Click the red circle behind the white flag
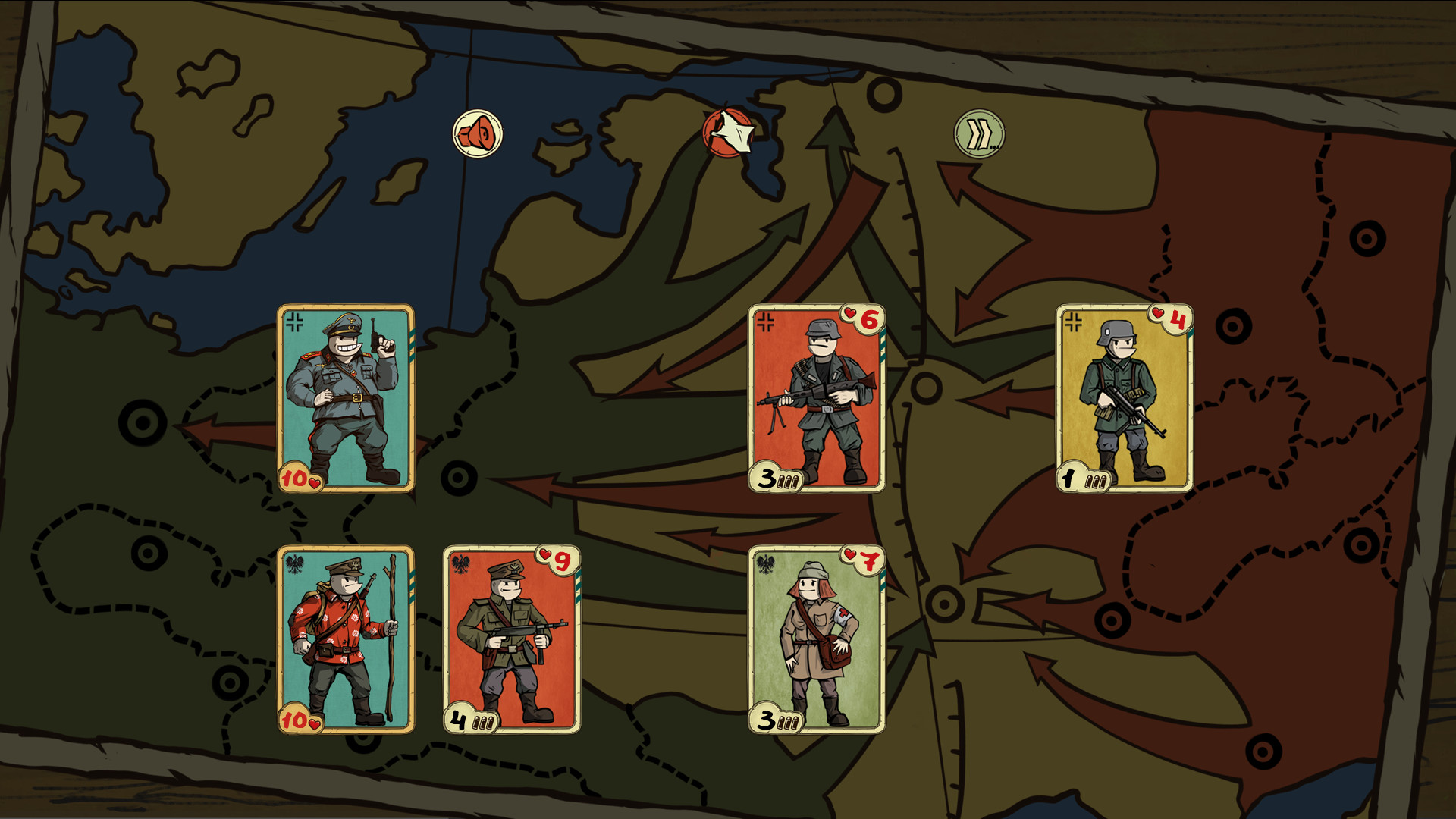 pyautogui.click(x=713, y=144)
